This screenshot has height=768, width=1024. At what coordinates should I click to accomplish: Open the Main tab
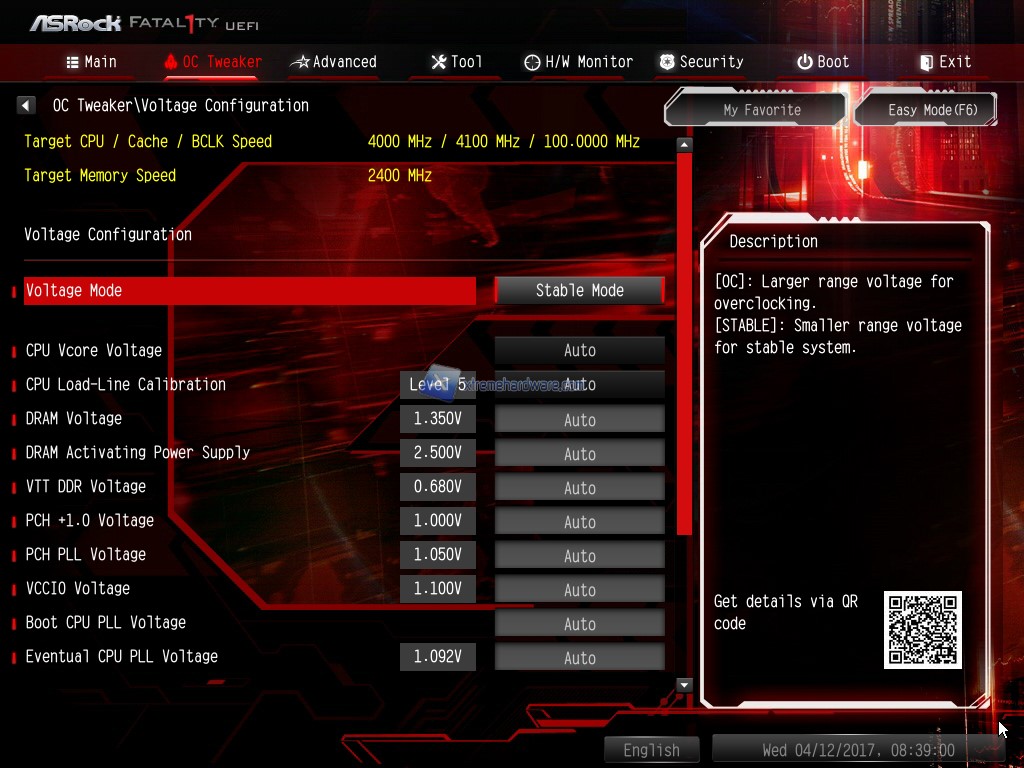91,62
